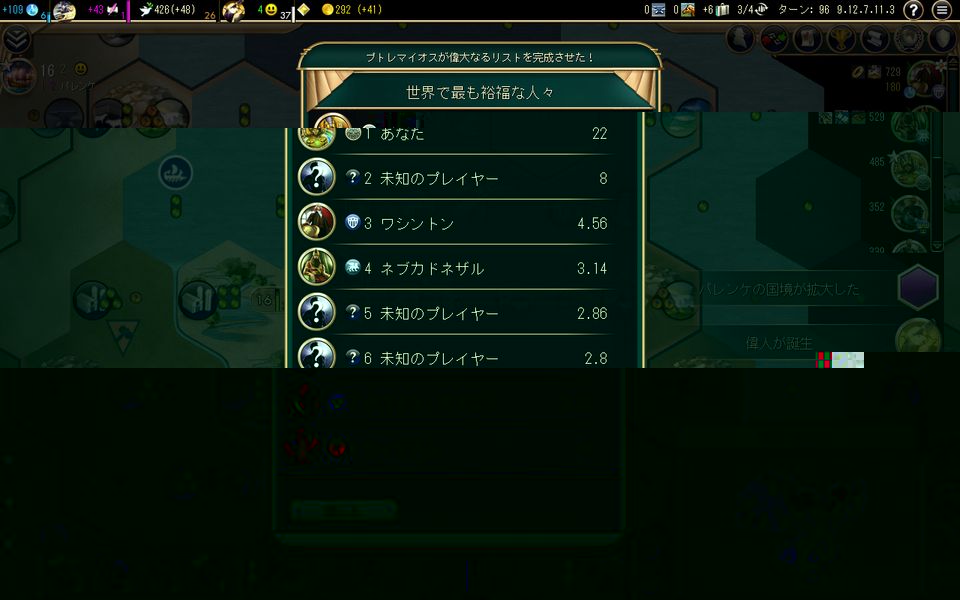The image size is (960, 600).
Task: Select the Nebuchadnezzar ranking row
Action: click(x=470, y=268)
